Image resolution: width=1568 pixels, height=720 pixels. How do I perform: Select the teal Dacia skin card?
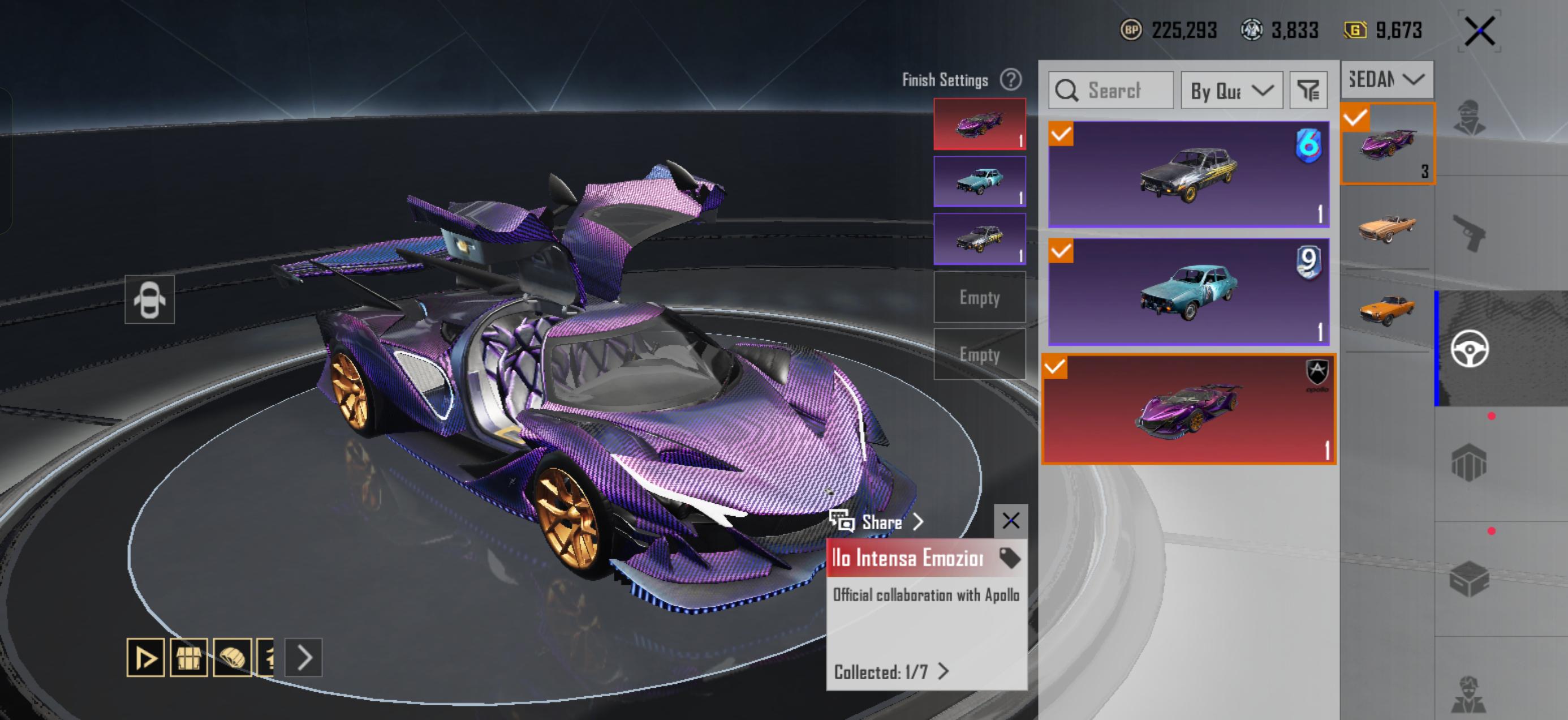click(x=1188, y=292)
